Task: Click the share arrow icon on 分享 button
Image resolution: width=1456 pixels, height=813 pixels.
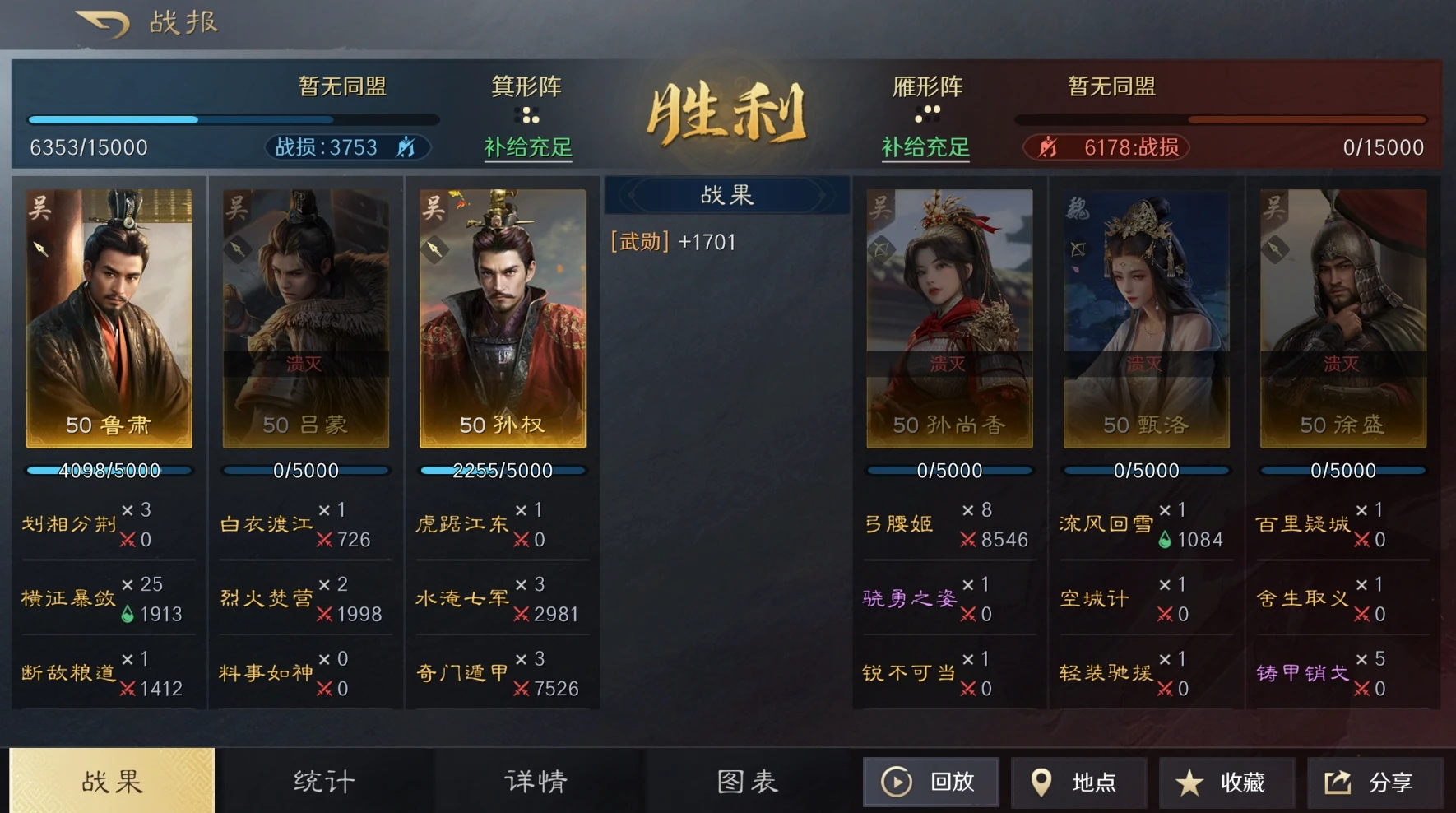Action: click(1337, 782)
